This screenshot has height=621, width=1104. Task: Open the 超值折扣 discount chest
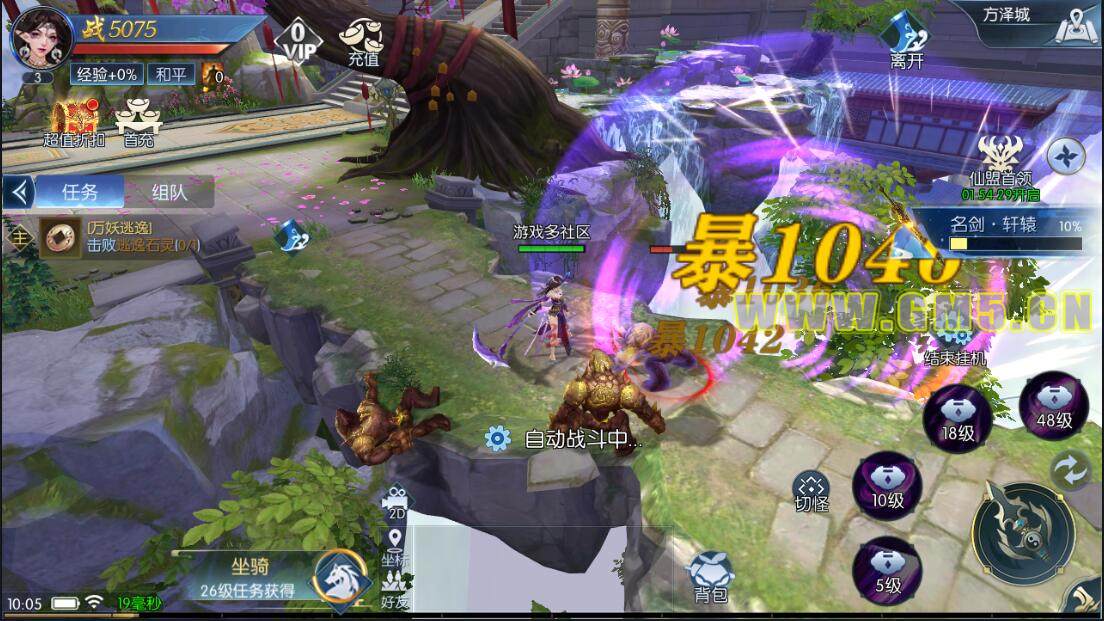(x=73, y=123)
